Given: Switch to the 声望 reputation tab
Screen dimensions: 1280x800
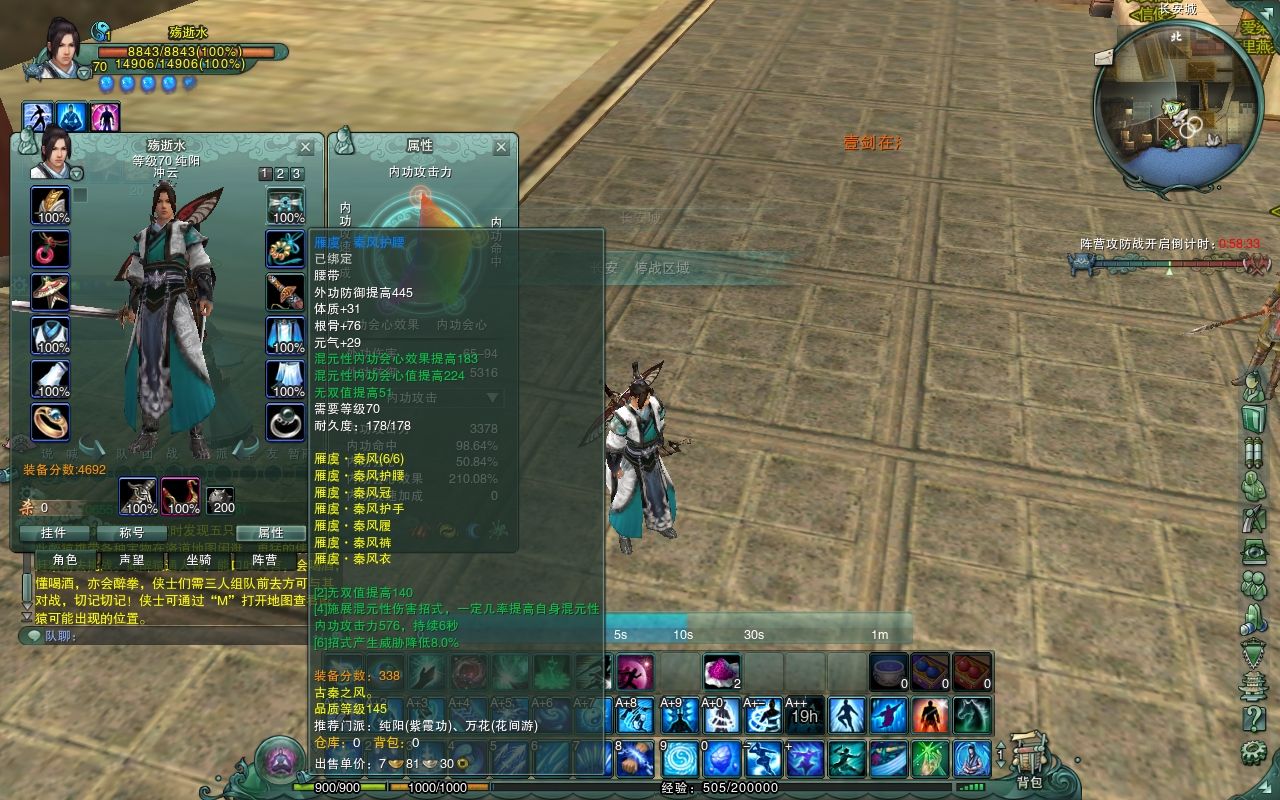Looking at the screenshot, I should pyautogui.click(x=131, y=560).
